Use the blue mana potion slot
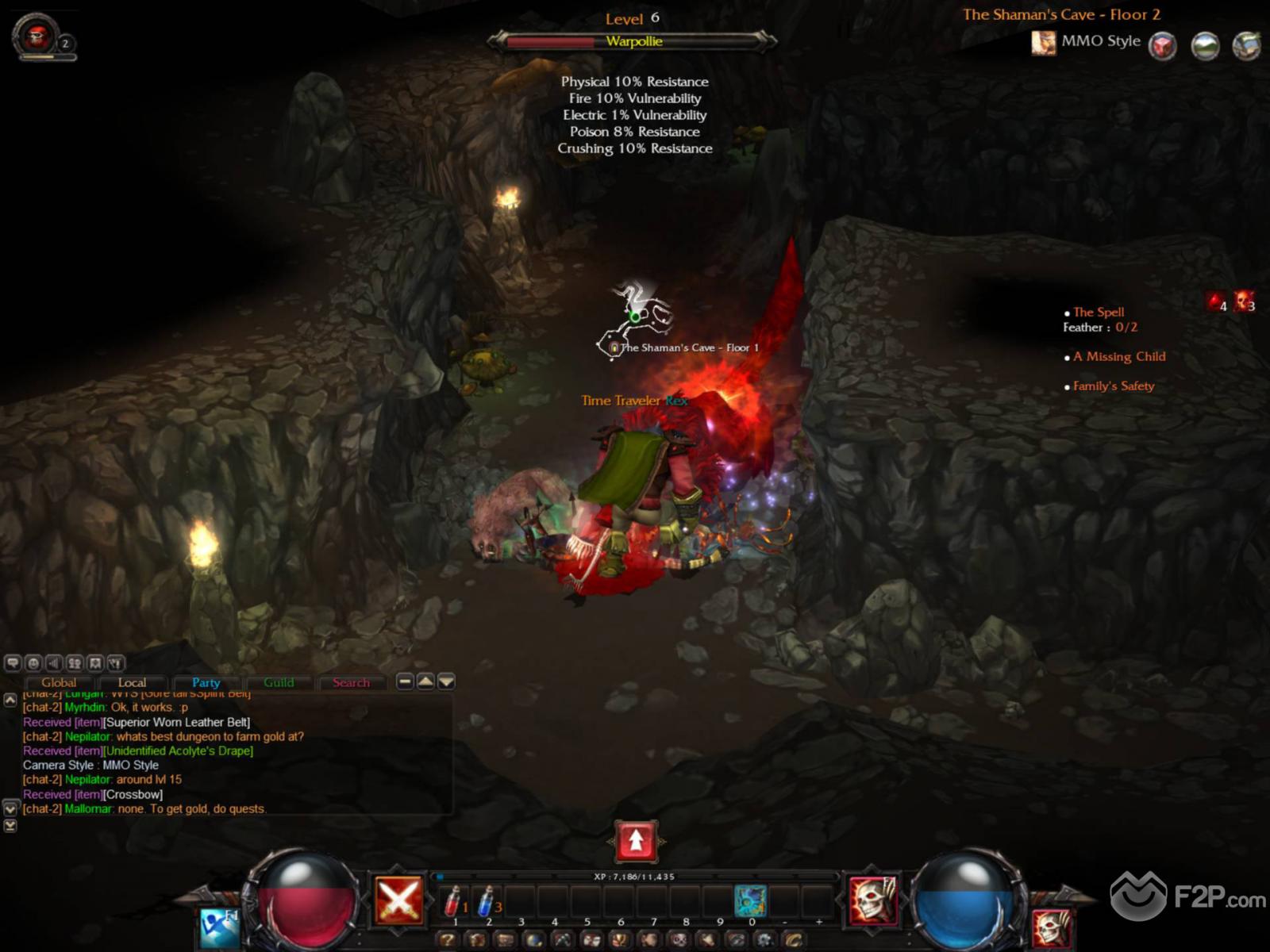This screenshot has height=952, width=1270. [x=487, y=901]
